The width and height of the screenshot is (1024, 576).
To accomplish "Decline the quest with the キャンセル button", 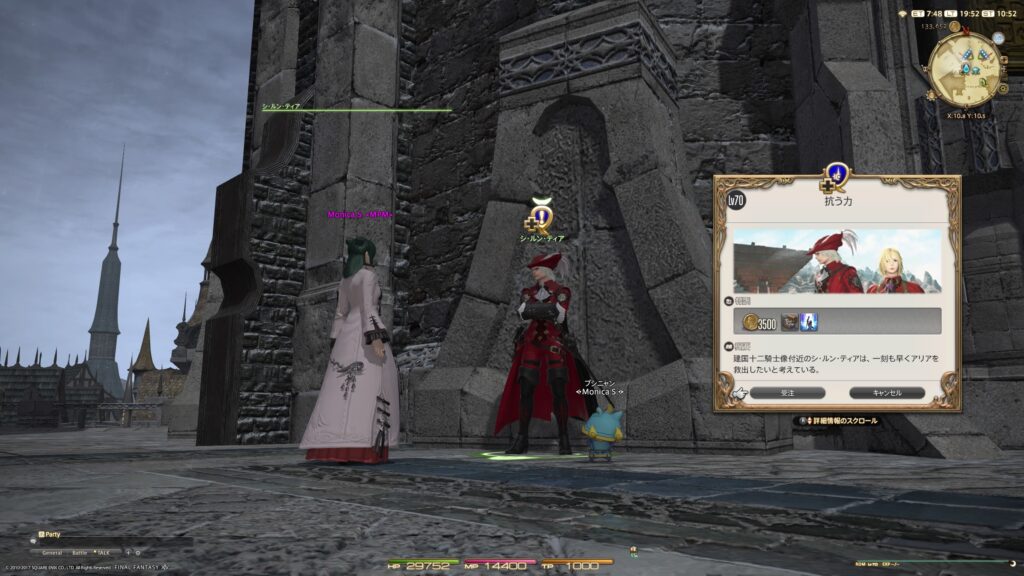I will point(887,393).
